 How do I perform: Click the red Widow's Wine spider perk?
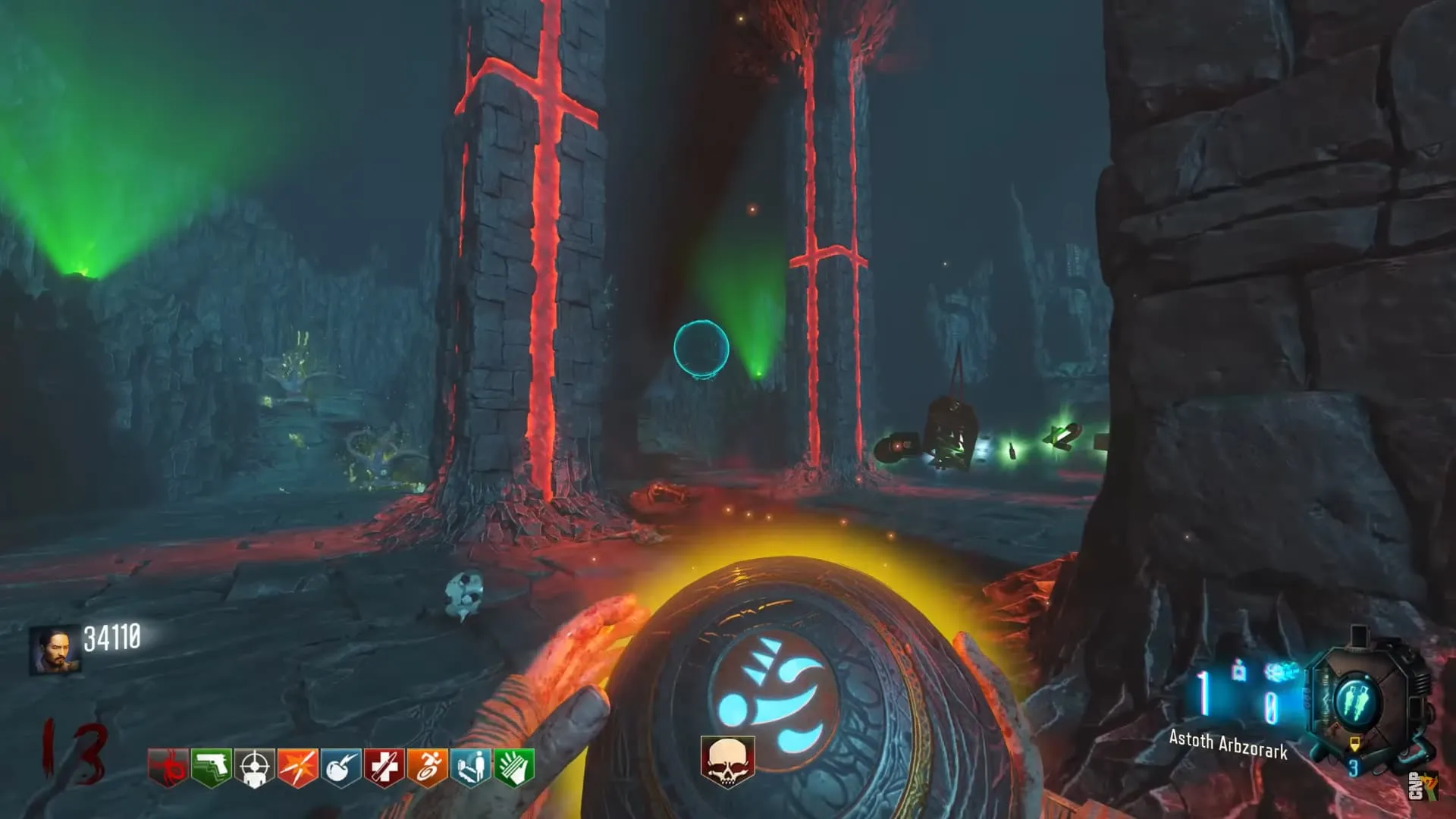tap(168, 768)
